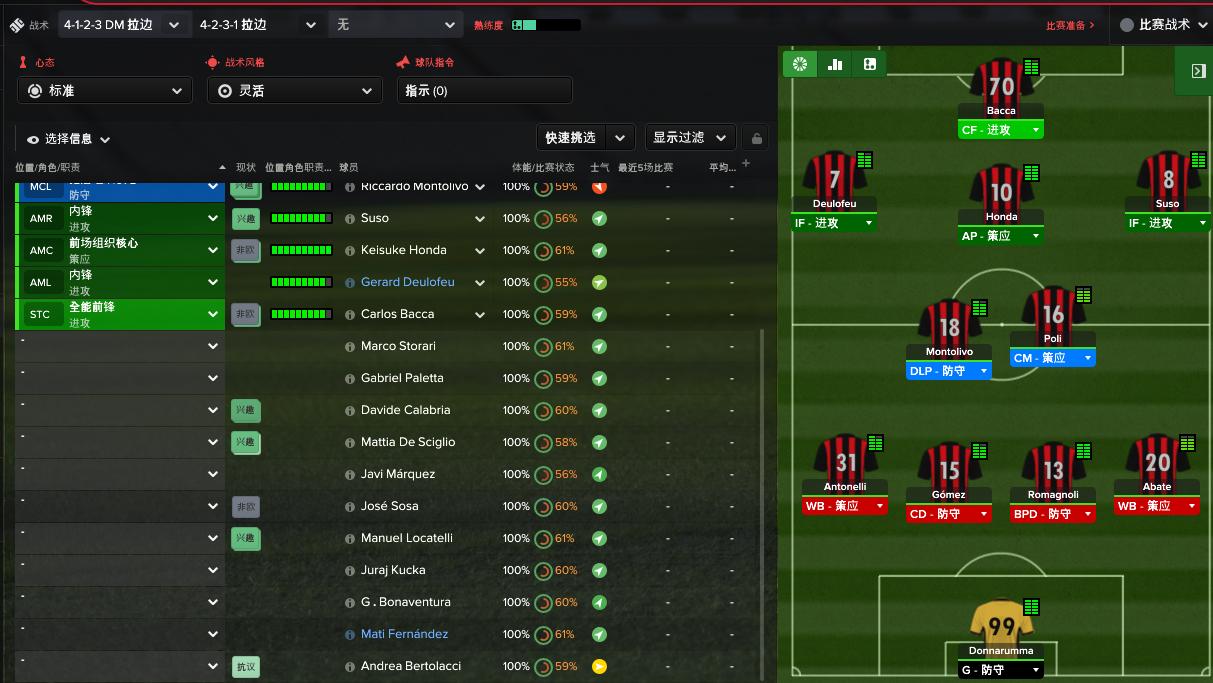Change Bacca's CF role on the pitch

tap(1000, 130)
